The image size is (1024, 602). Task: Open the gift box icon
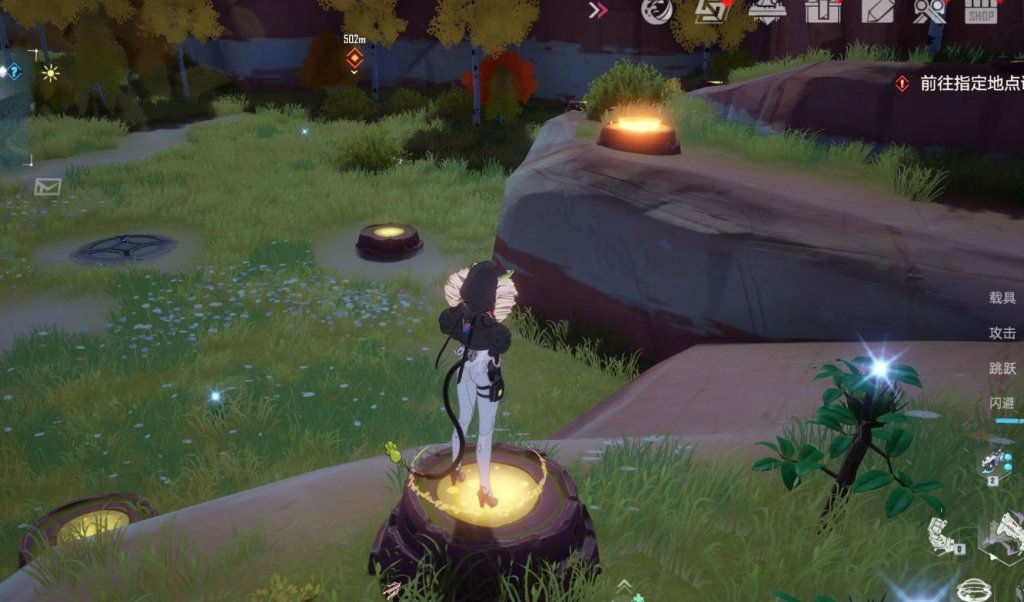click(822, 11)
